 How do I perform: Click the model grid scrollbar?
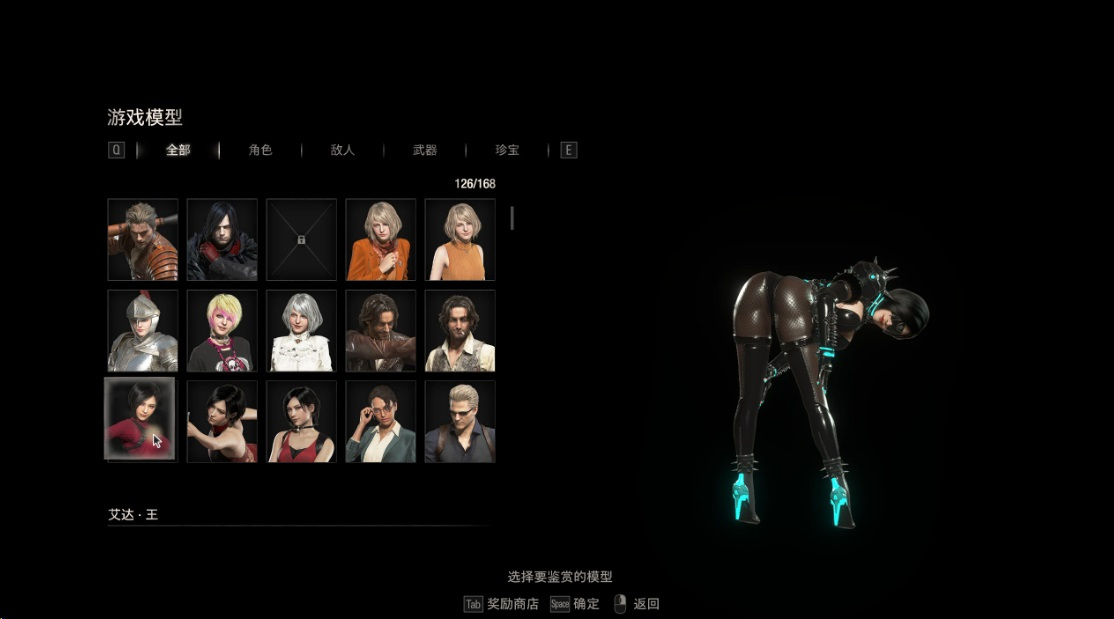tap(513, 218)
